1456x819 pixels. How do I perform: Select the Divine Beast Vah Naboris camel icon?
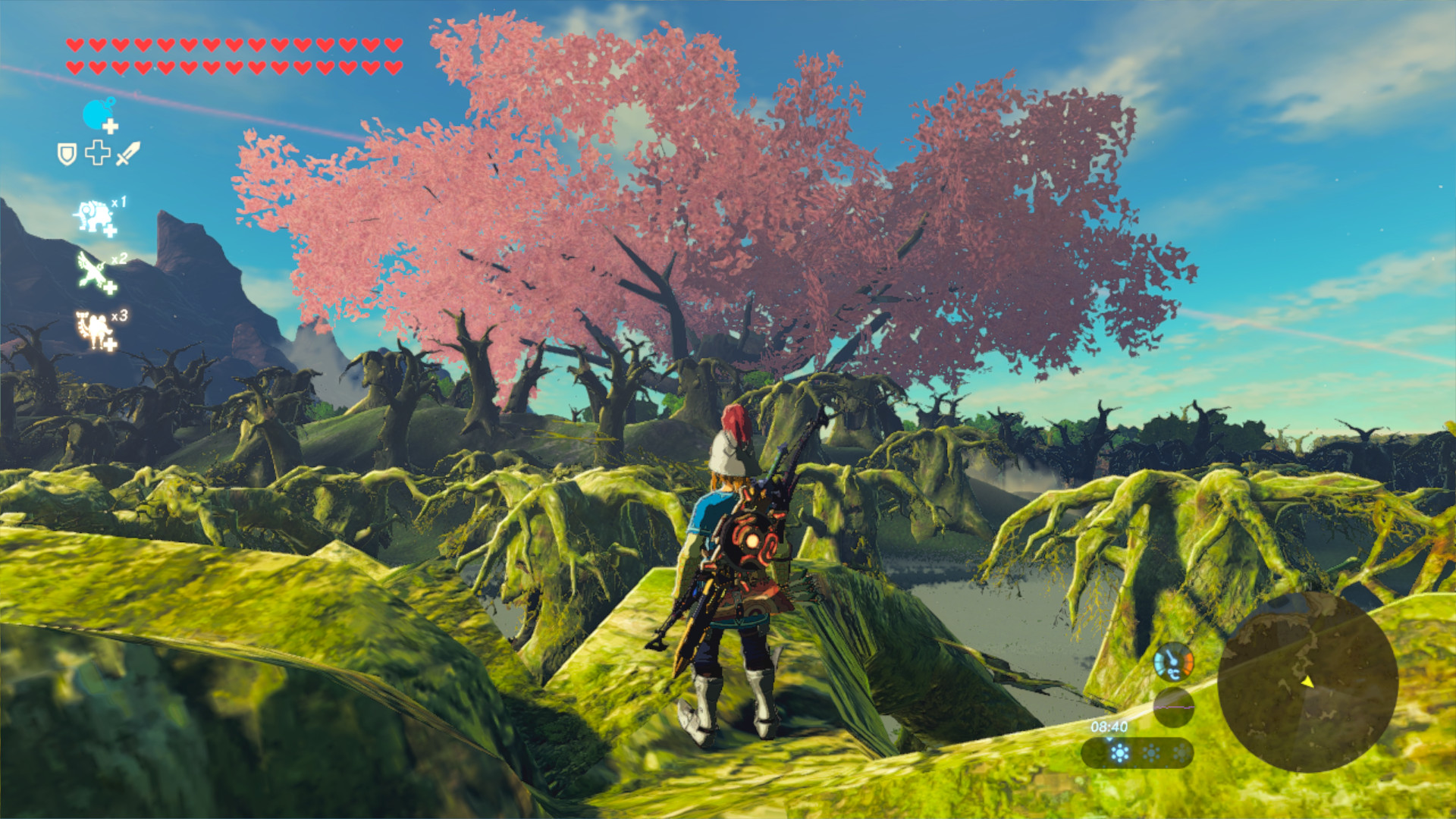pos(93,326)
